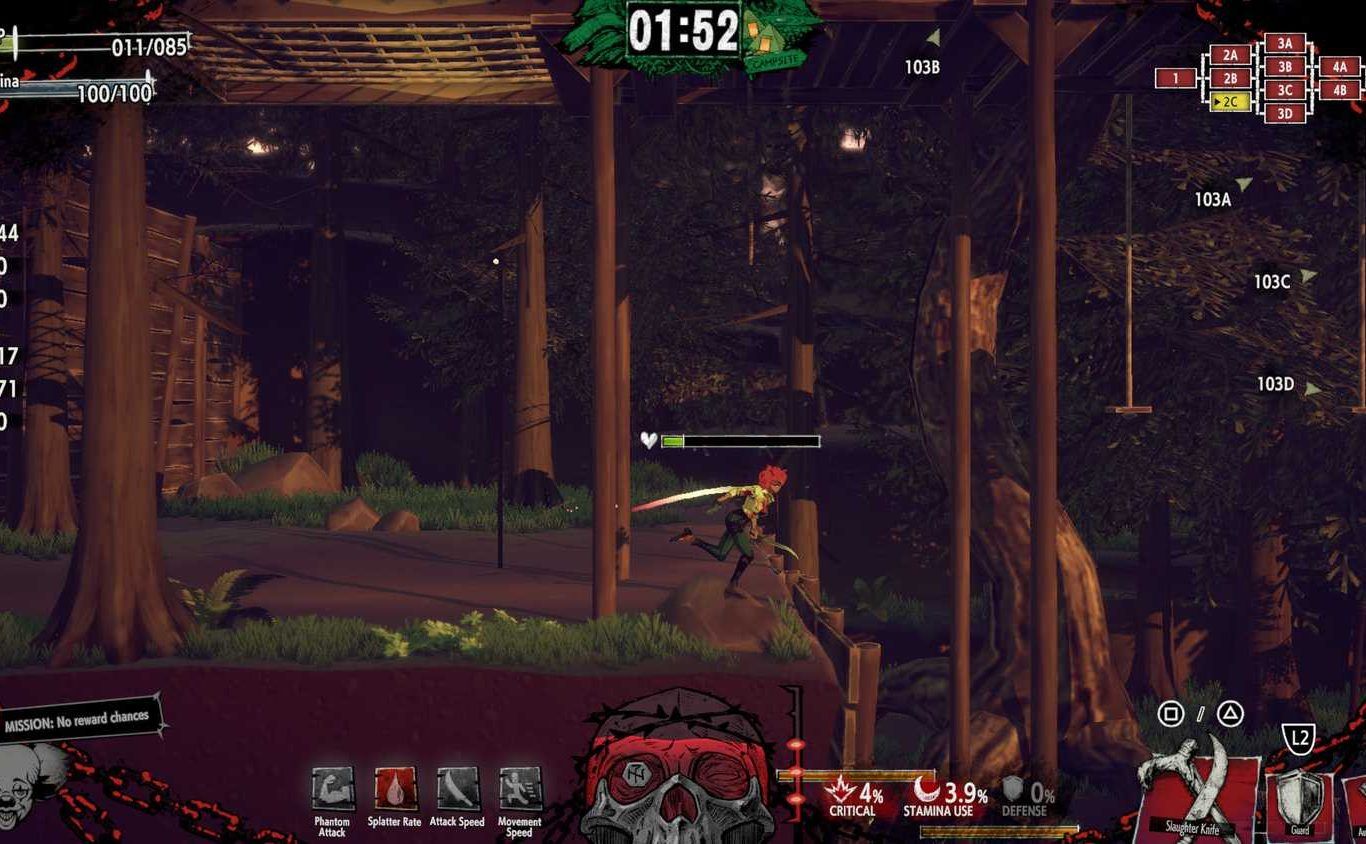Select stage node 1 on the route map

(x=1176, y=78)
